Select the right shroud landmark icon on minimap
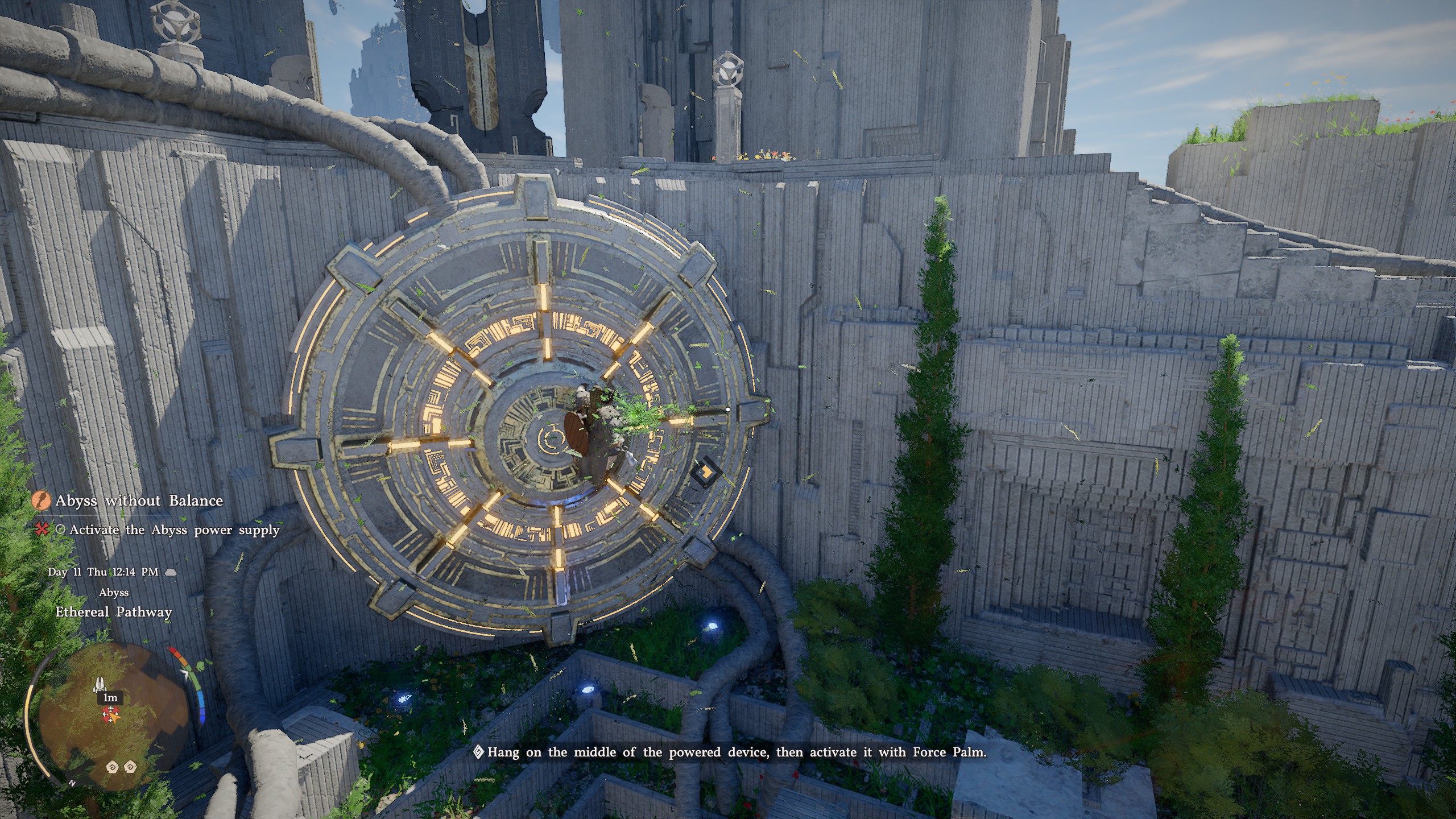Screen dimensions: 1456x819 (x=130, y=768)
